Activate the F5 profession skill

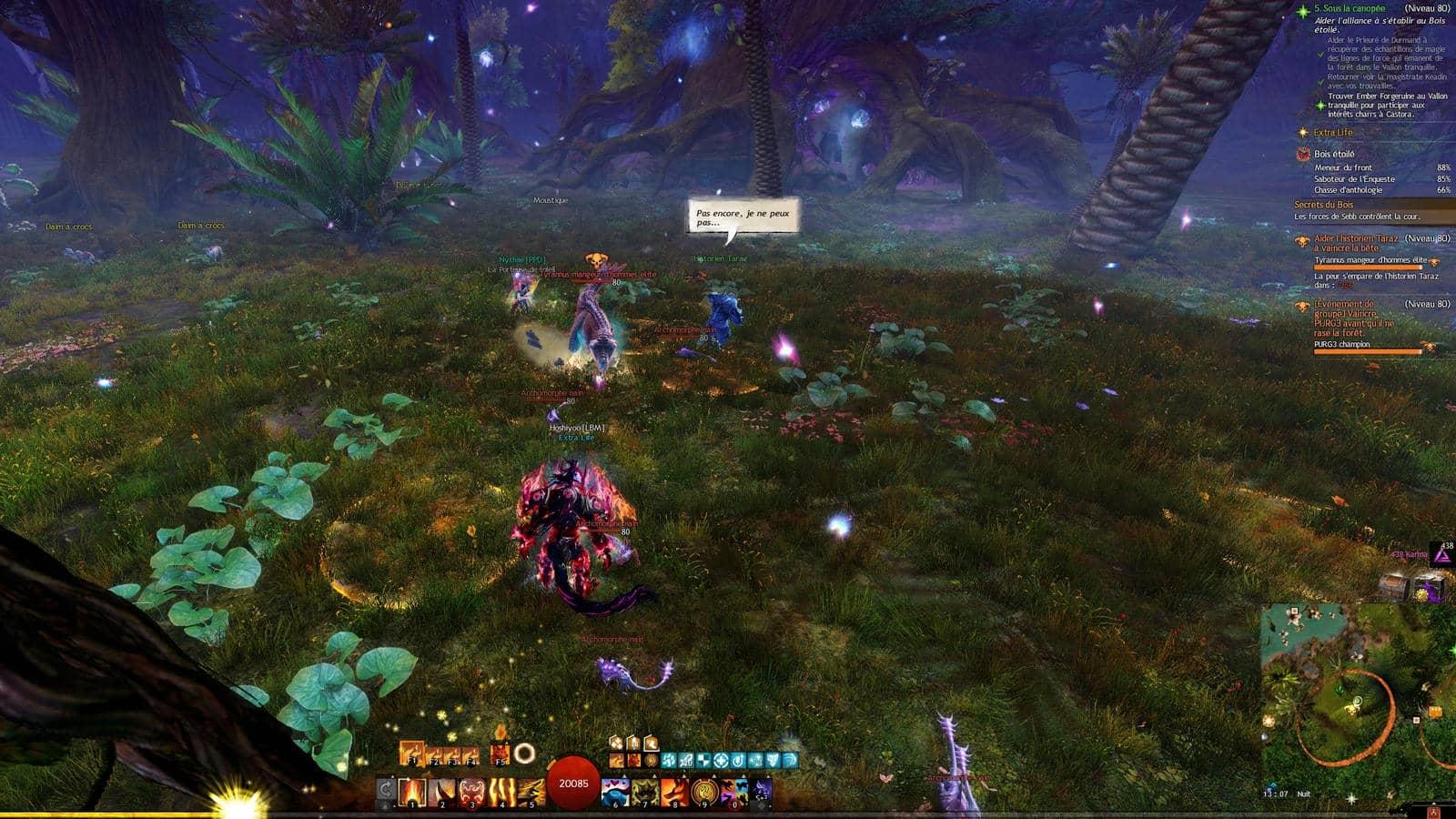coord(500,754)
